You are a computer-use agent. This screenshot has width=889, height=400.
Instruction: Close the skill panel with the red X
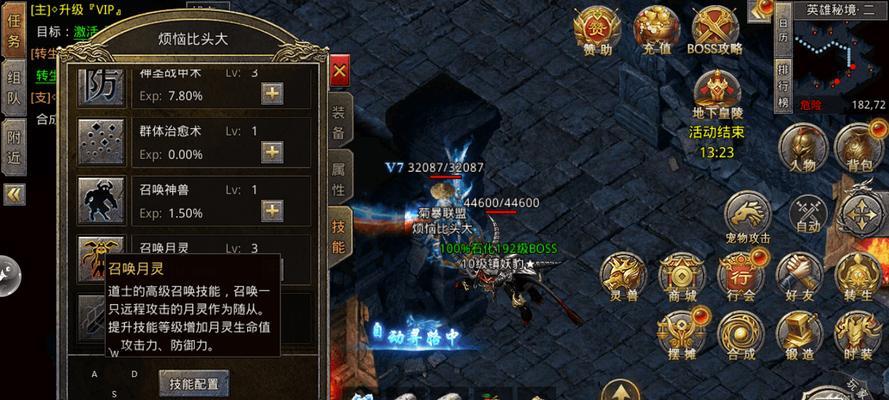click(x=339, y=71)
